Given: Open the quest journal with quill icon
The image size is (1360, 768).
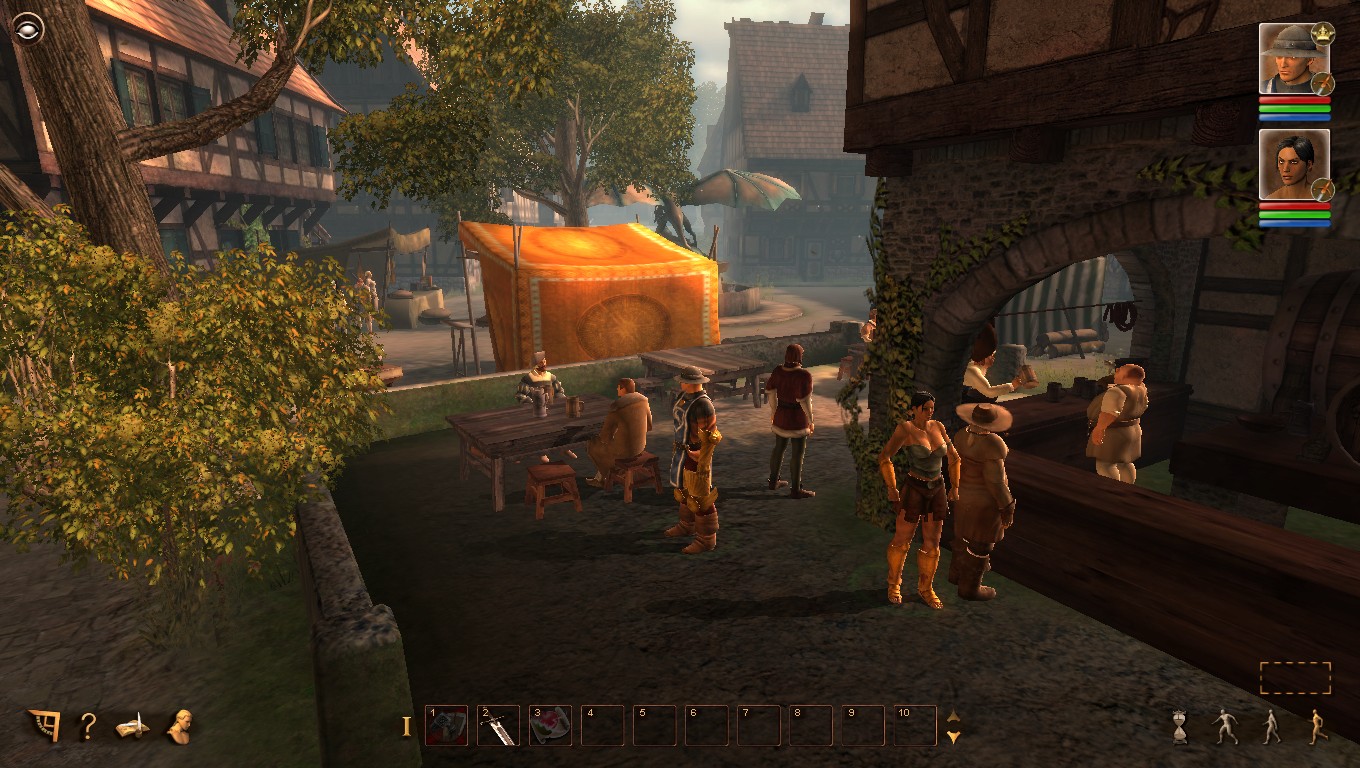Looking at the screenshot, I should tap(133, 726).
